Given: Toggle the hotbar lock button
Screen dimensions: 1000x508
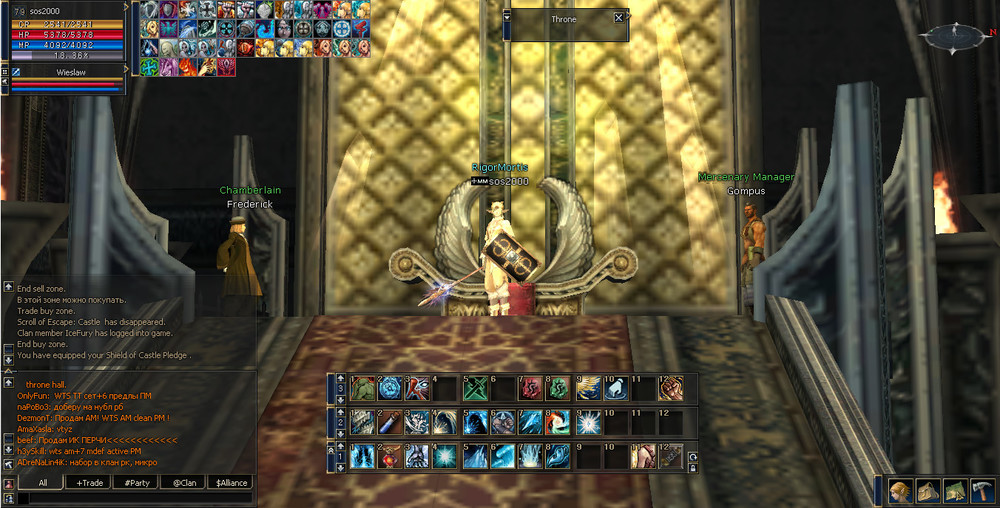Looking at the screenshot, I should 693,467.
